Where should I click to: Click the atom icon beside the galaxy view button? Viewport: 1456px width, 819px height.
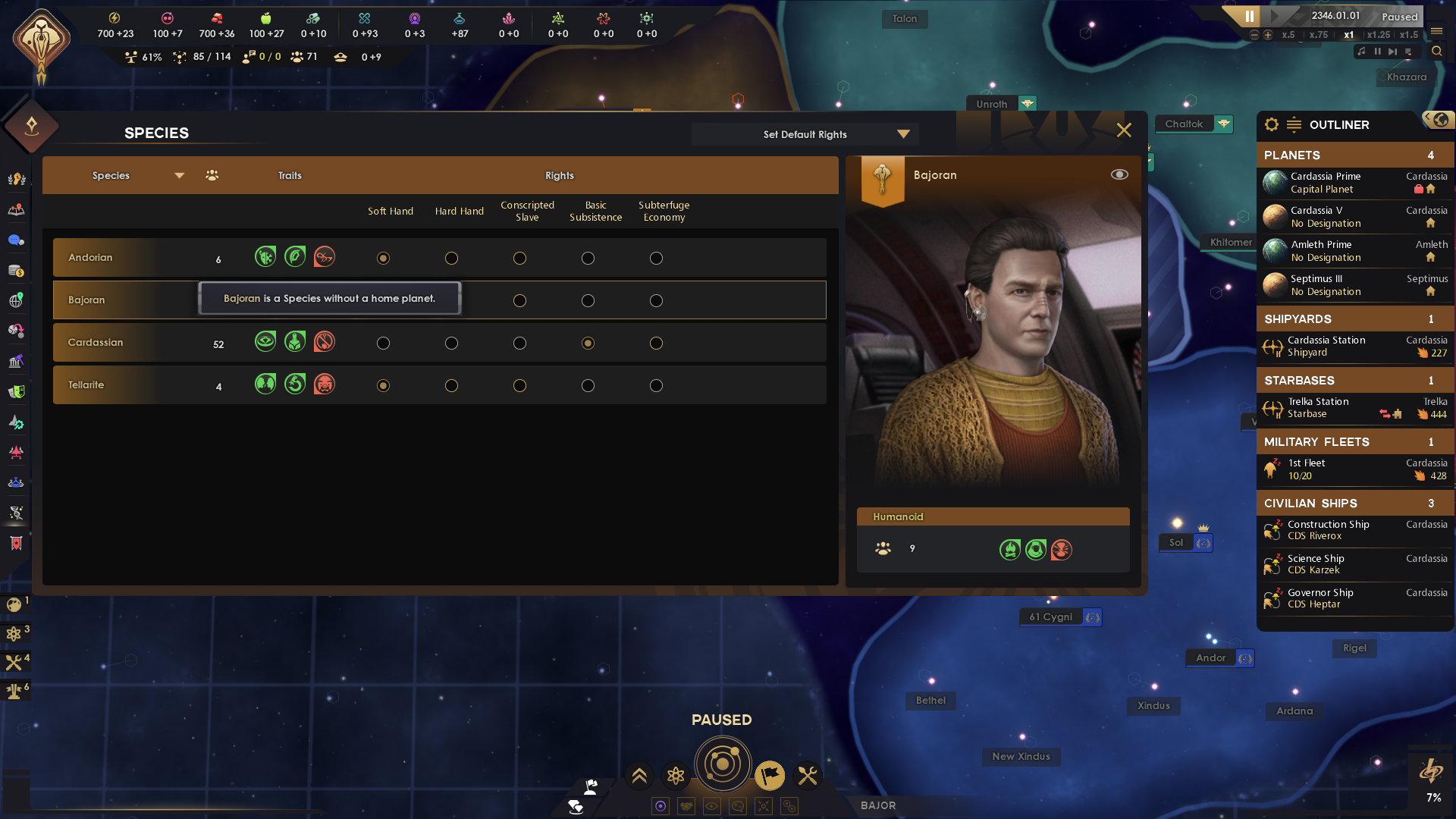tap(676, 775)
